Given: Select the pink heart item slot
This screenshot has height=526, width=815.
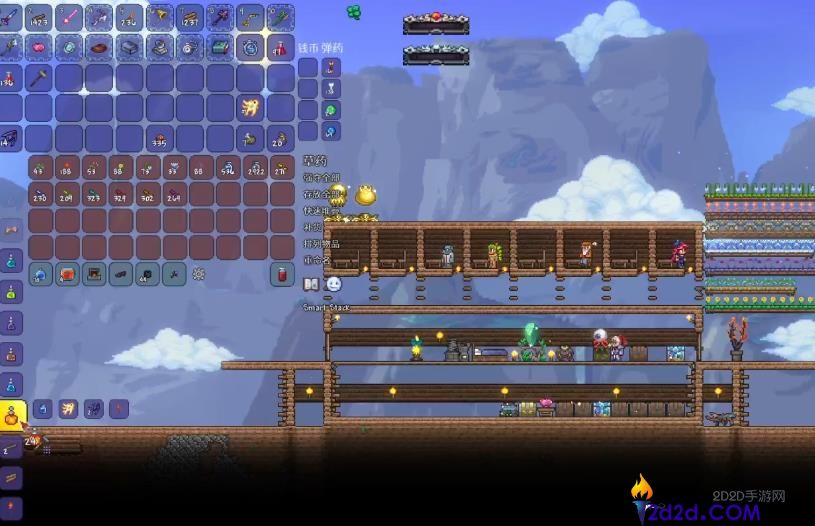Looking at the screenshot, I should click(40, 47).
